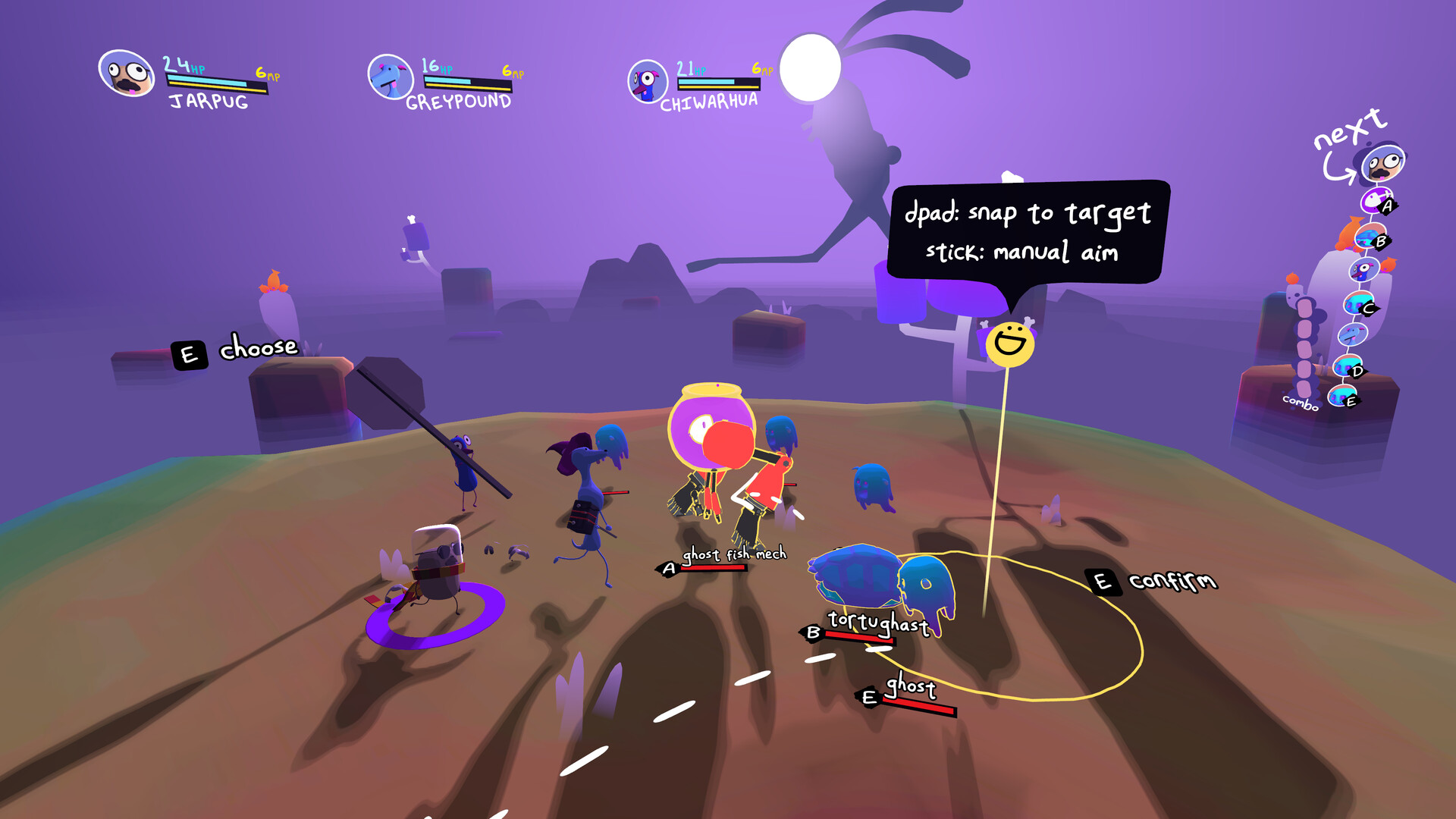1456x819 pixels.
Task: Select the turn-order icon marked B
Action: click(x=1370, y=237)
